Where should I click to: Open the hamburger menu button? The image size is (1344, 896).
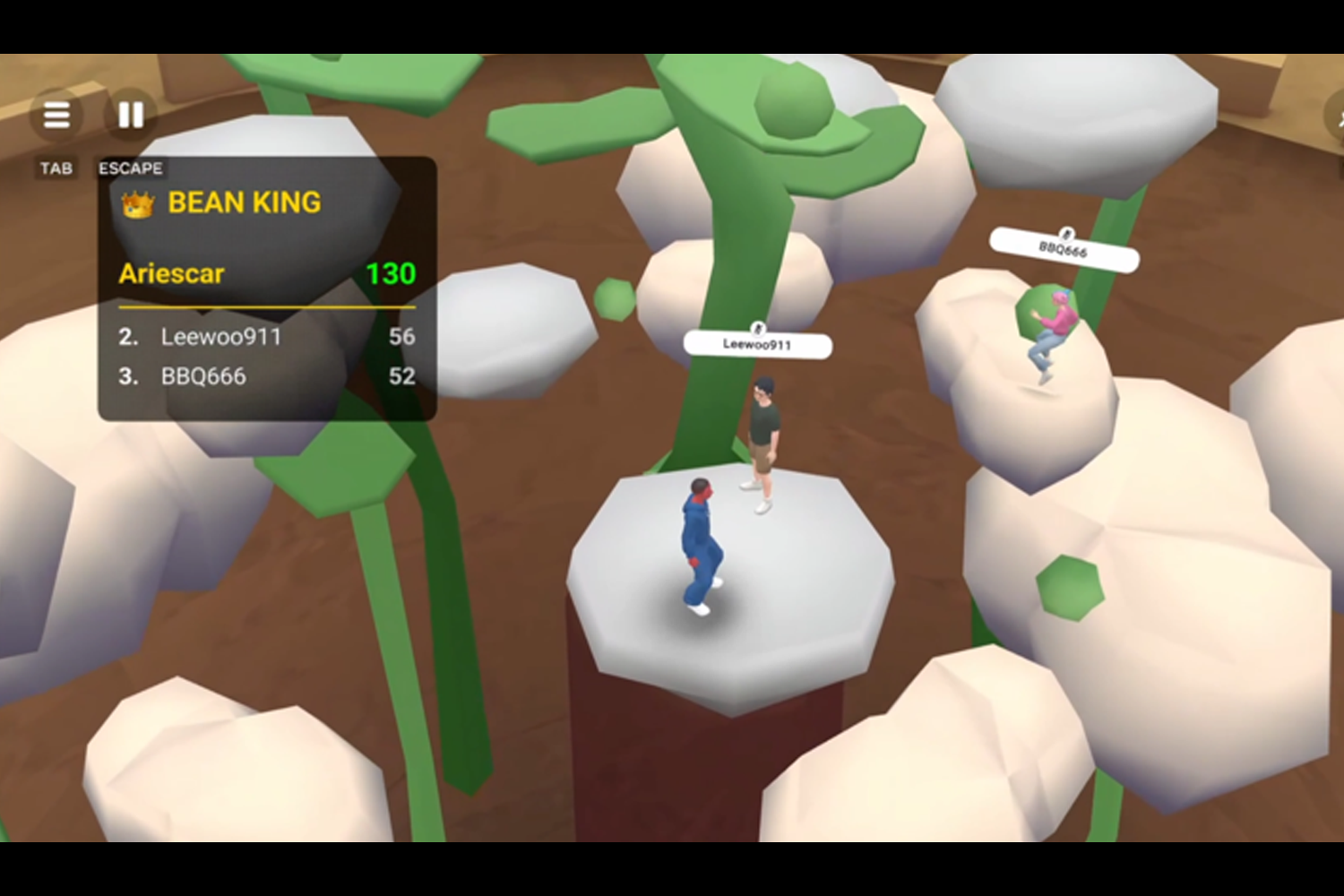(x=56, y=115)
